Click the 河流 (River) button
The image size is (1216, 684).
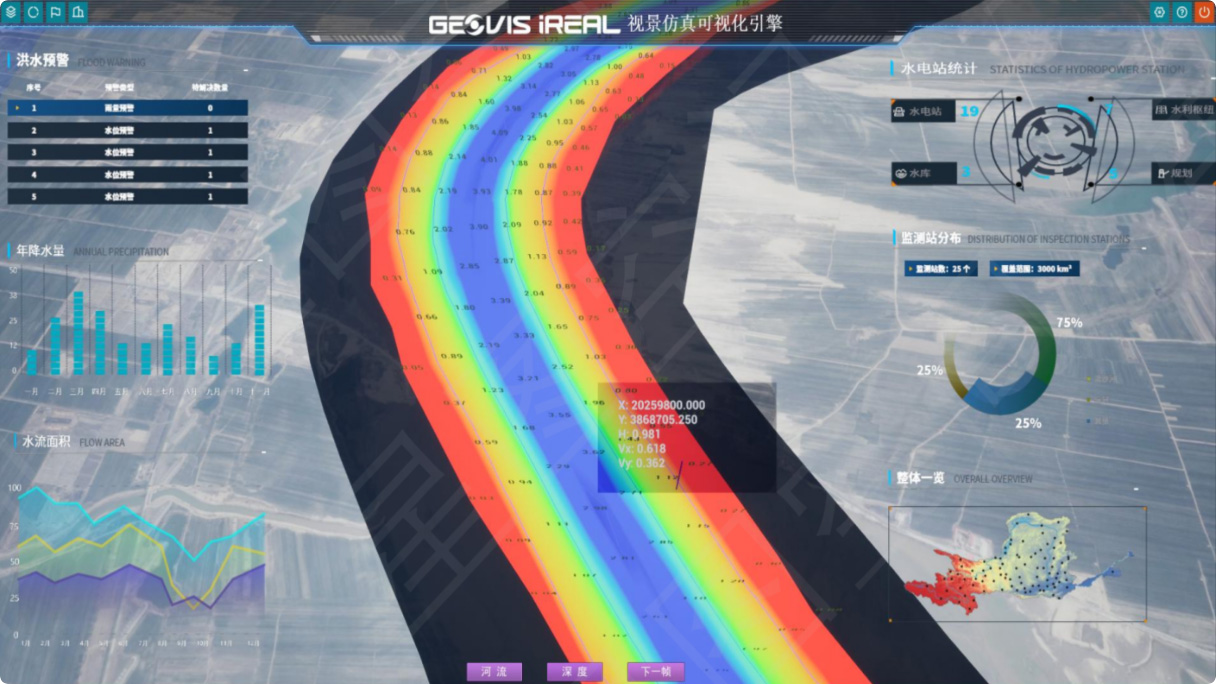(x=494, y=672)
